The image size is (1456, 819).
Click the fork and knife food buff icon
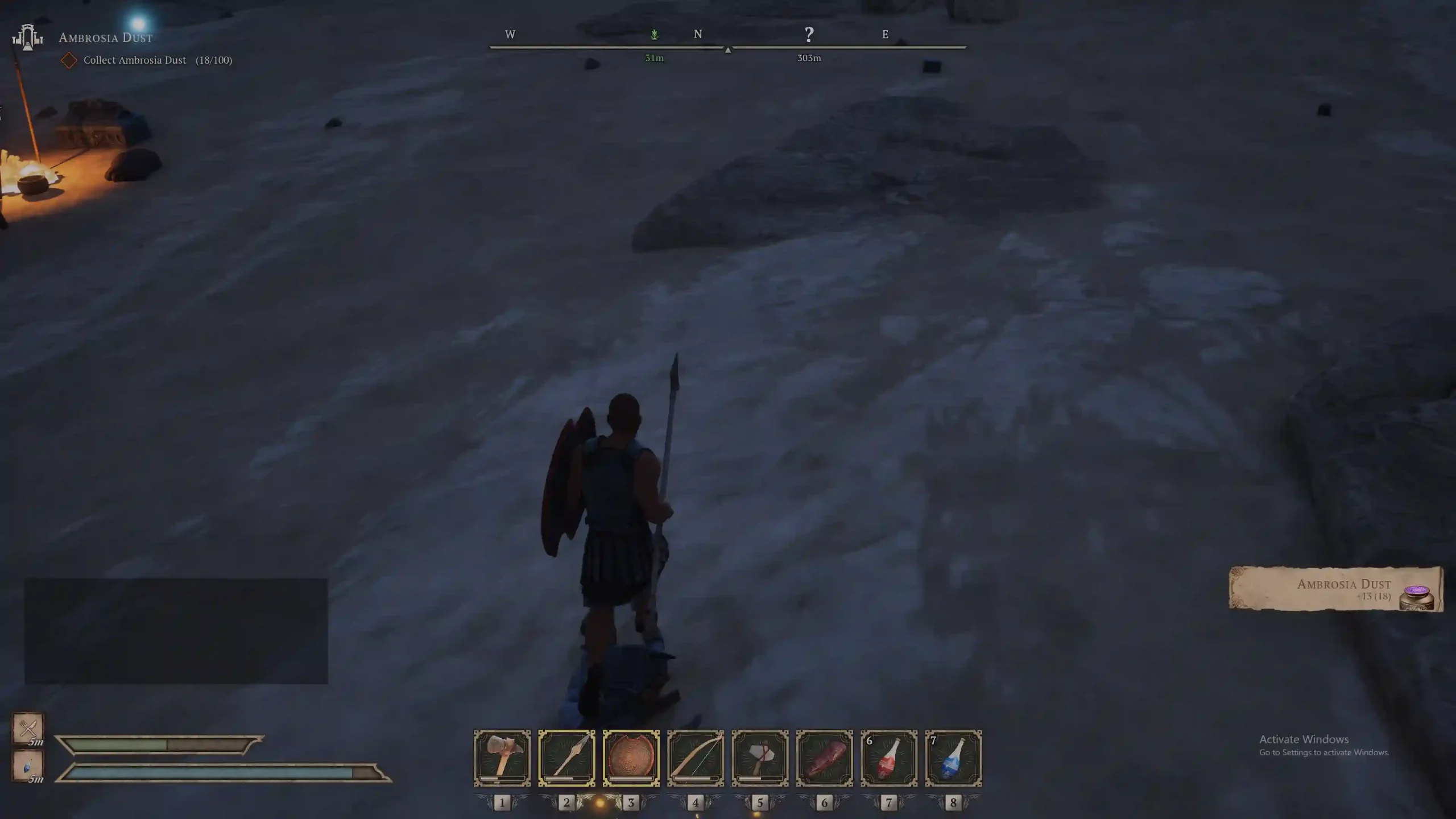tap(28, 727)
